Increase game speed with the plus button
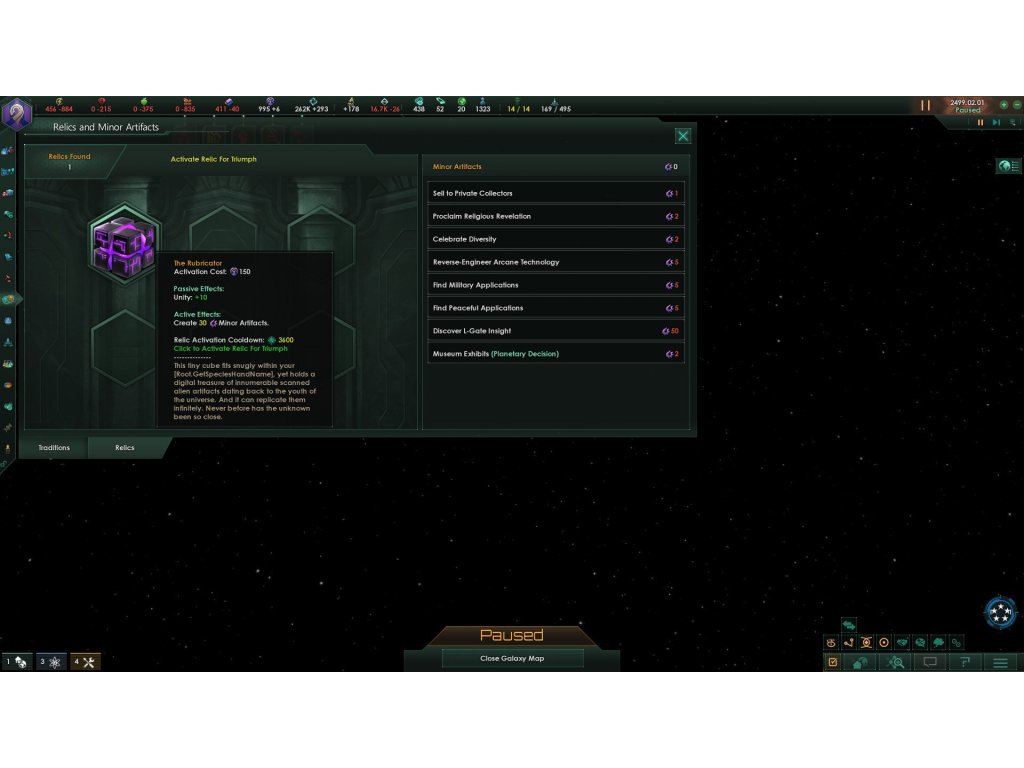This screenshot has height=768, width=1024. 1004,105
